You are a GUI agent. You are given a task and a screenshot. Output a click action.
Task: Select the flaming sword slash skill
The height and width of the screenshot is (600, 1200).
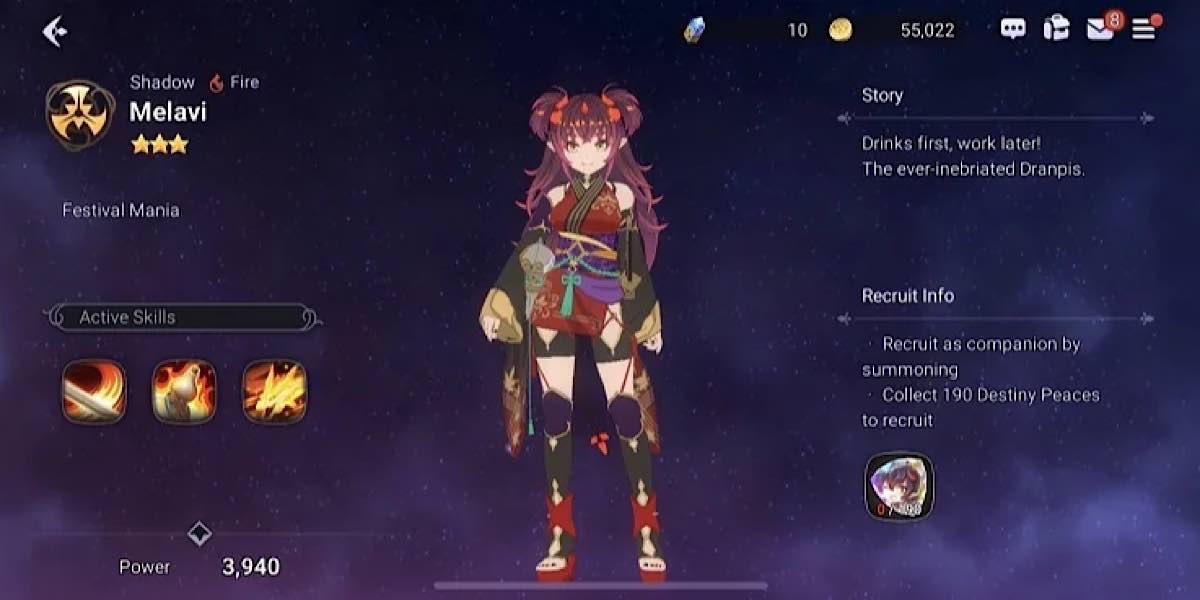tap(94, 391)
